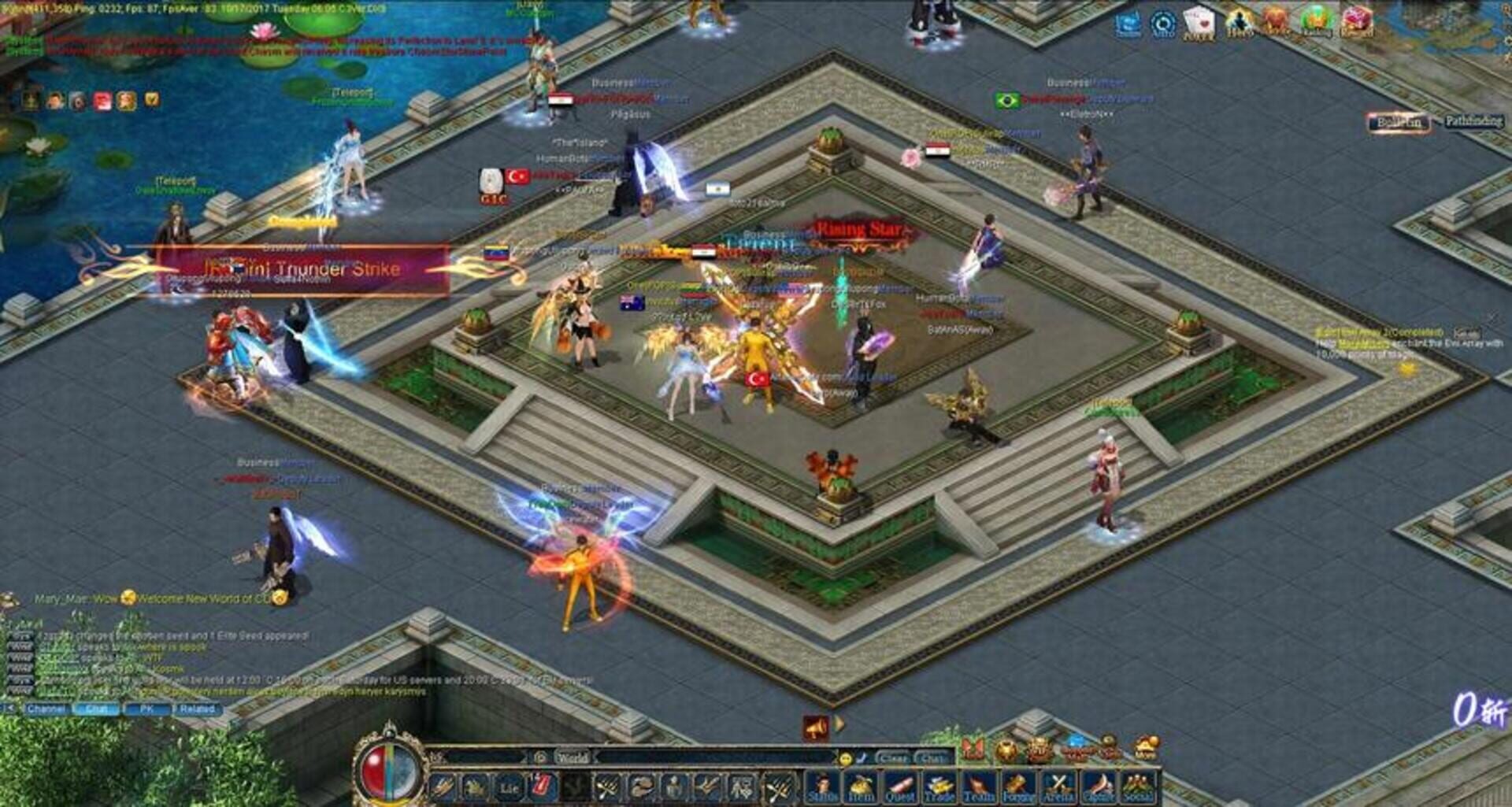Switch to the PK chat tab

(x=147, y=709)
